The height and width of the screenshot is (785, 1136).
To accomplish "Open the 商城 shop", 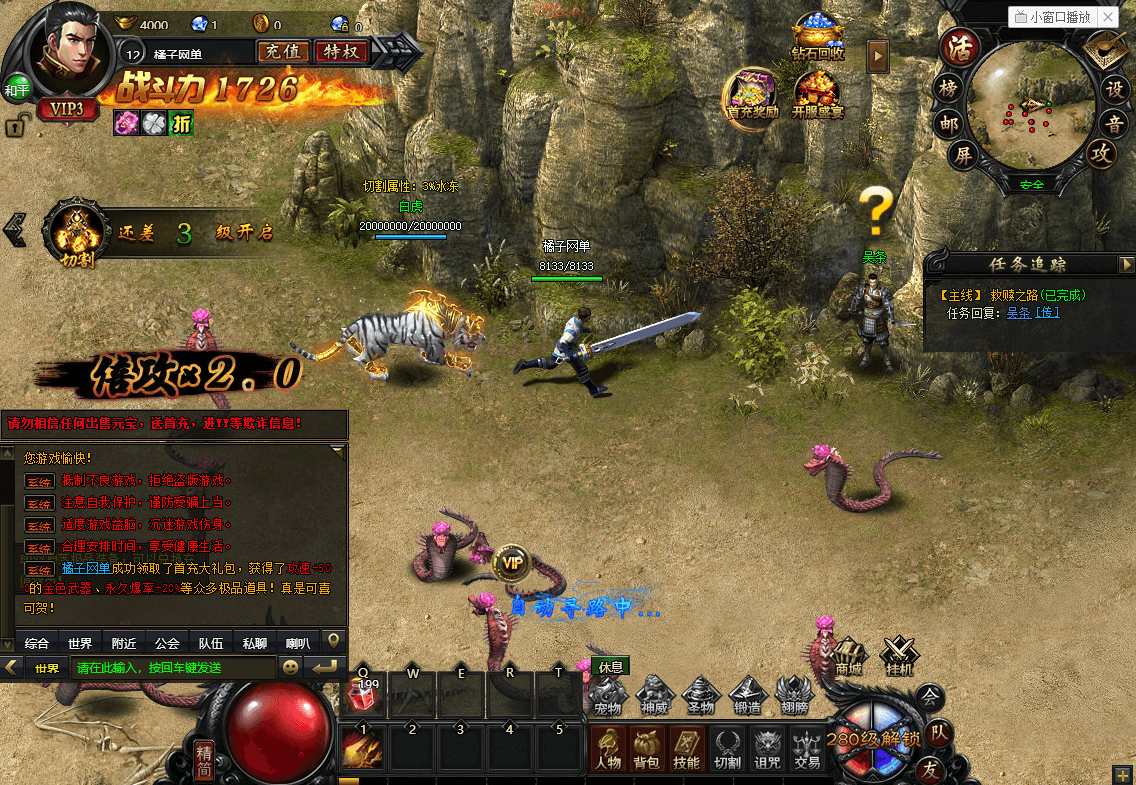I will [848, 656].
